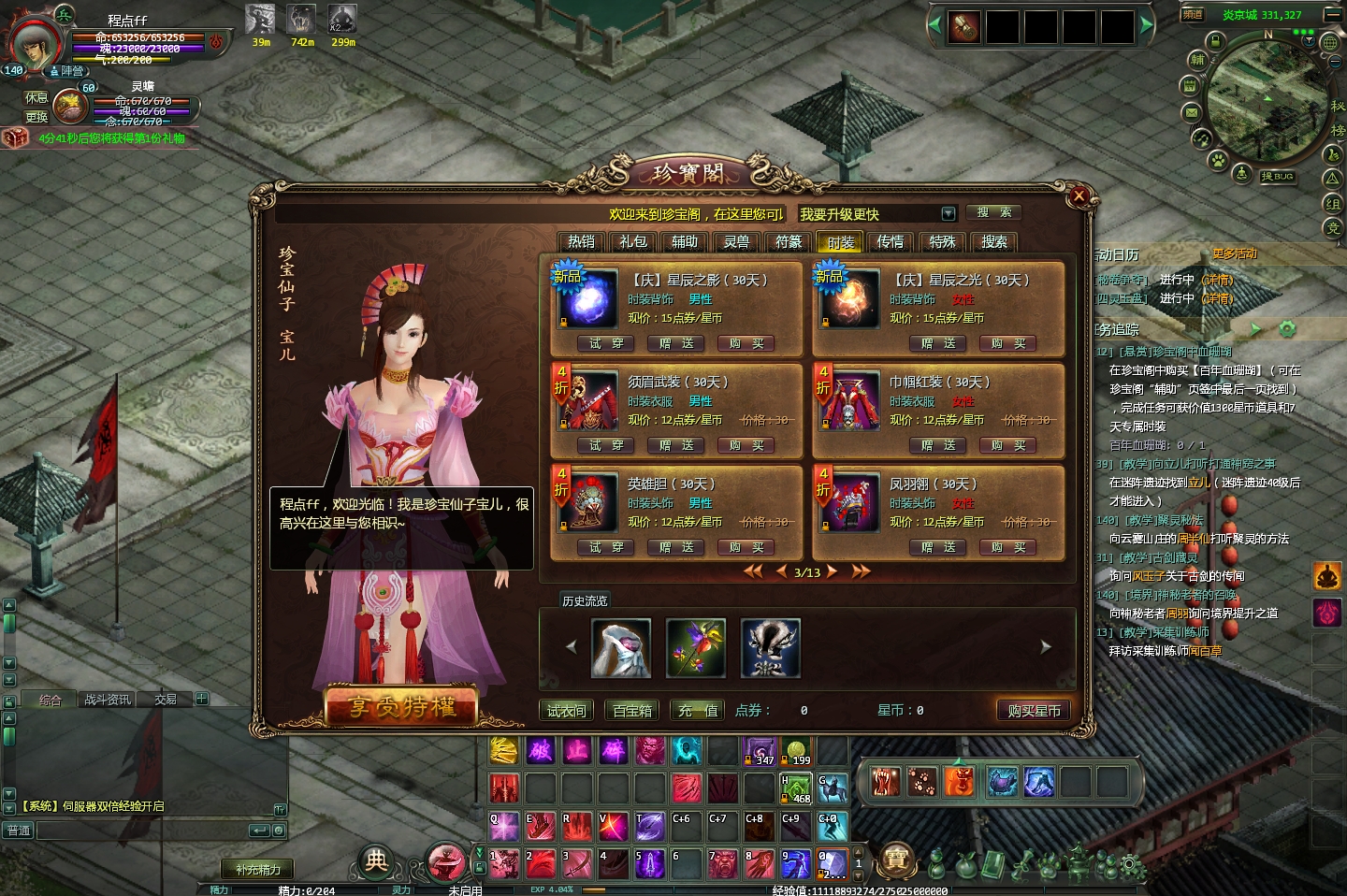
Task: Try on 星辰之影 with 试穿
Action: [x=606, y=343]
